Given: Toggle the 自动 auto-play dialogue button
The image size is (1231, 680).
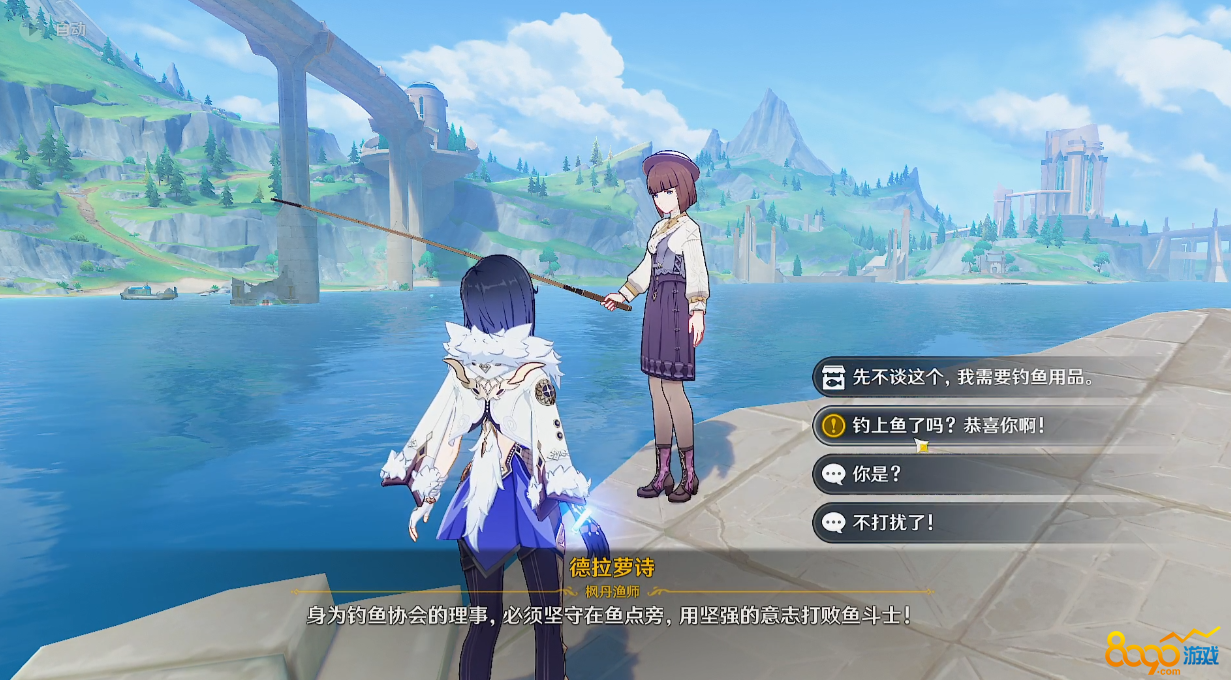Looking at the screenshot, I should (x=59, y=28).
